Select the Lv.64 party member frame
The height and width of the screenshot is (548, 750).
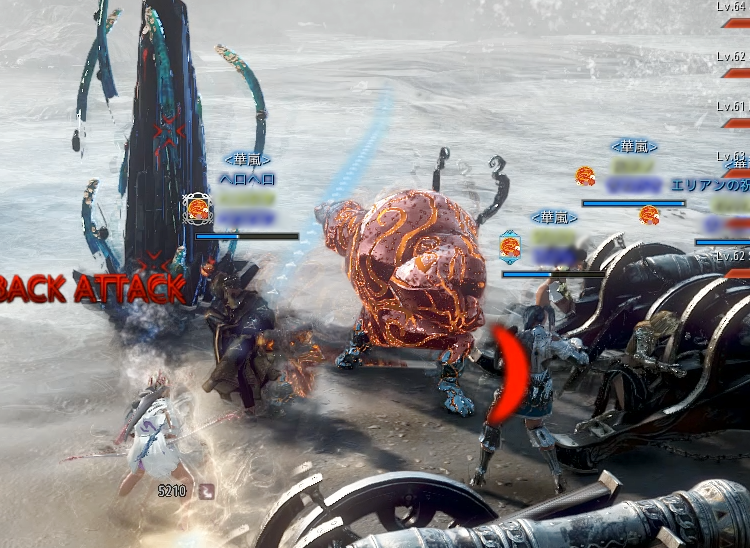click(733, 14)
